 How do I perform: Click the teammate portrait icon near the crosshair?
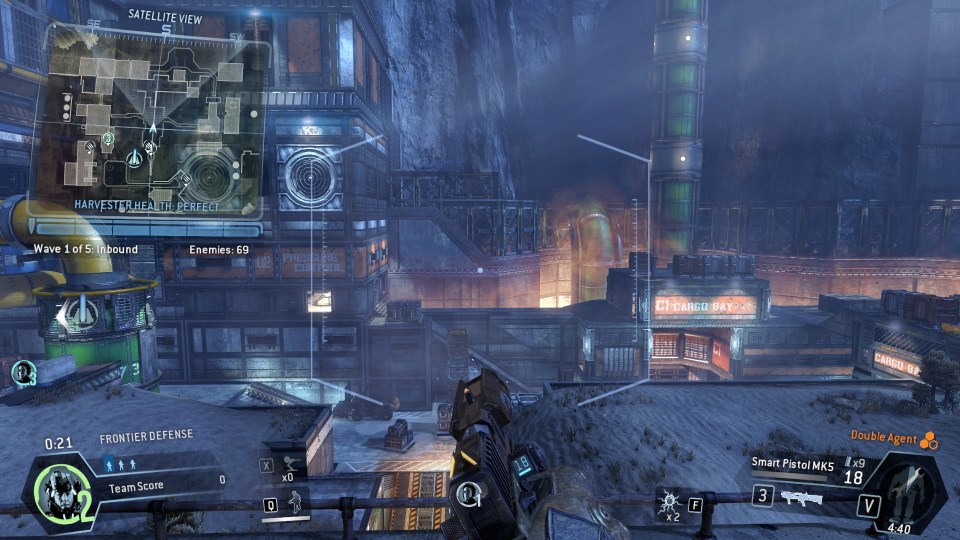468,493
